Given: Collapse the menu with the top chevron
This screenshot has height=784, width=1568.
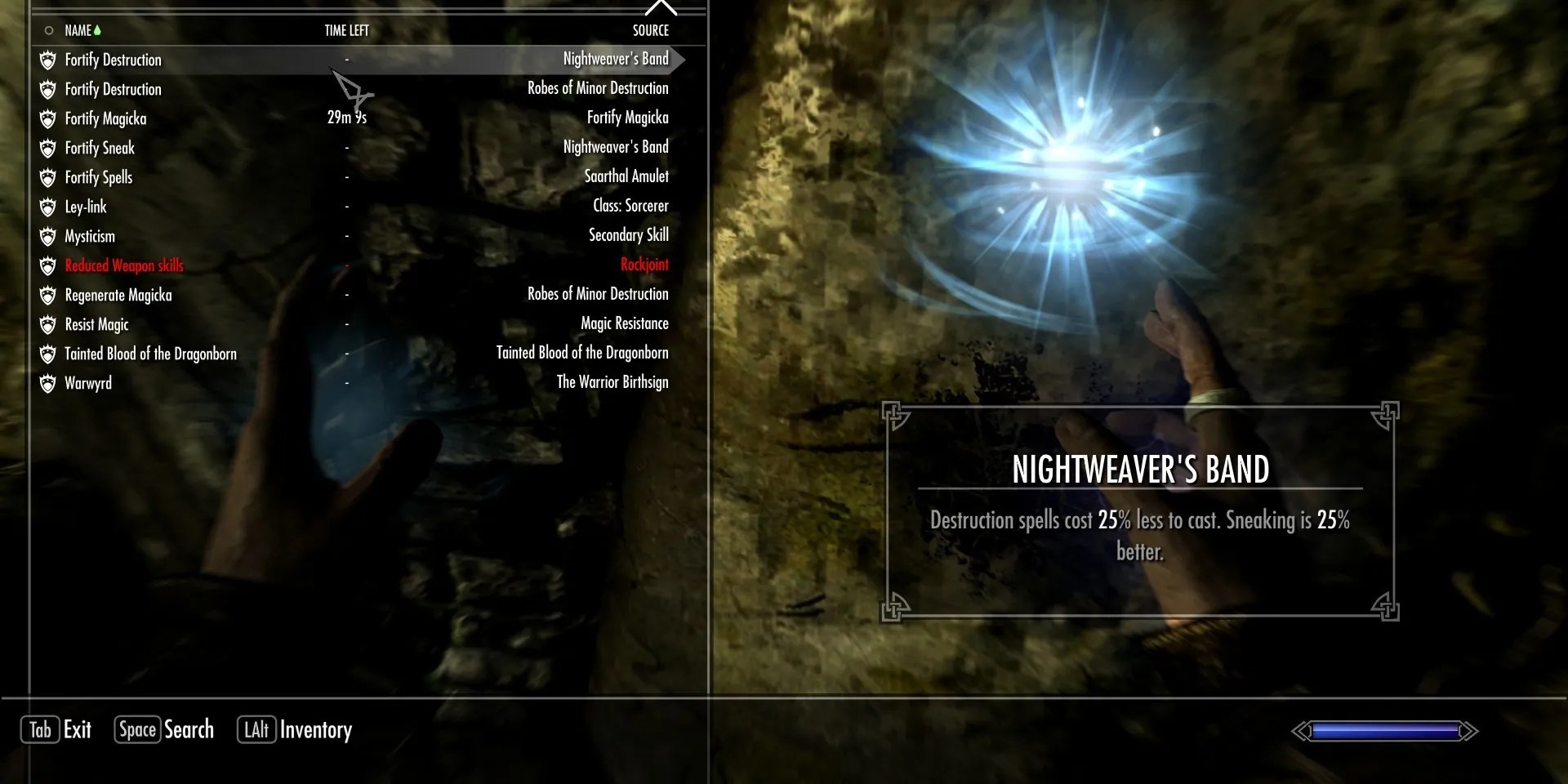Looking at the screenshot, I should pyautogui.click(x=661, y=7).
